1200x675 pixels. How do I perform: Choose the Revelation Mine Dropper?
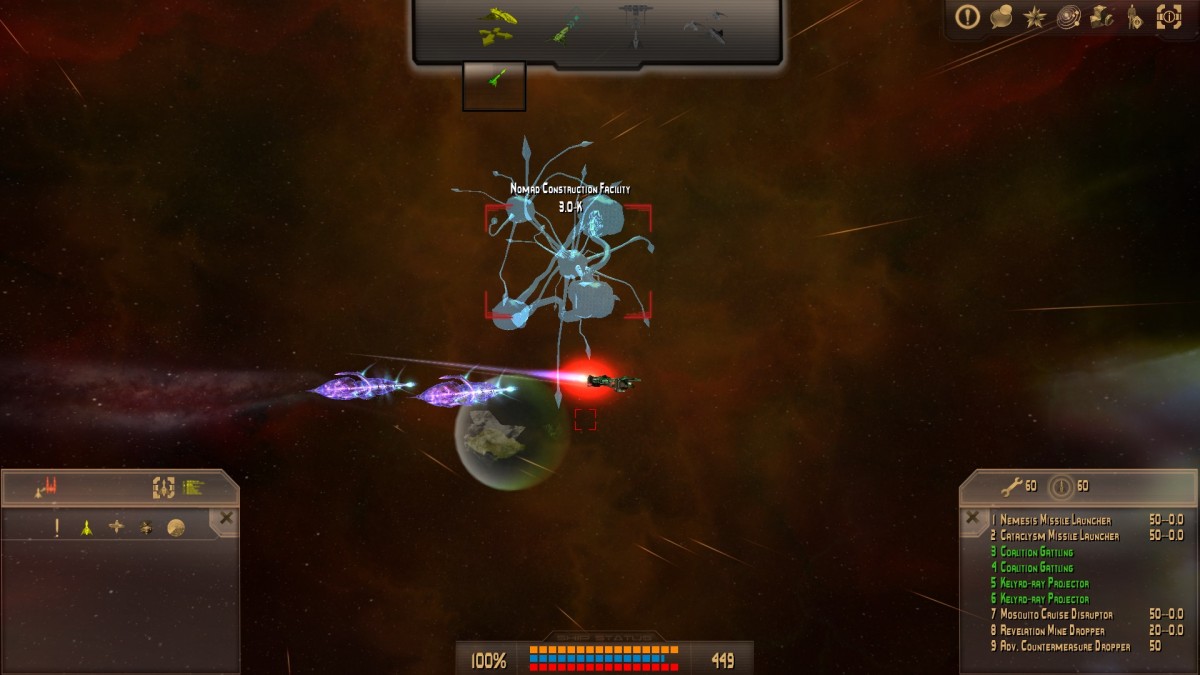(1050, 630)
